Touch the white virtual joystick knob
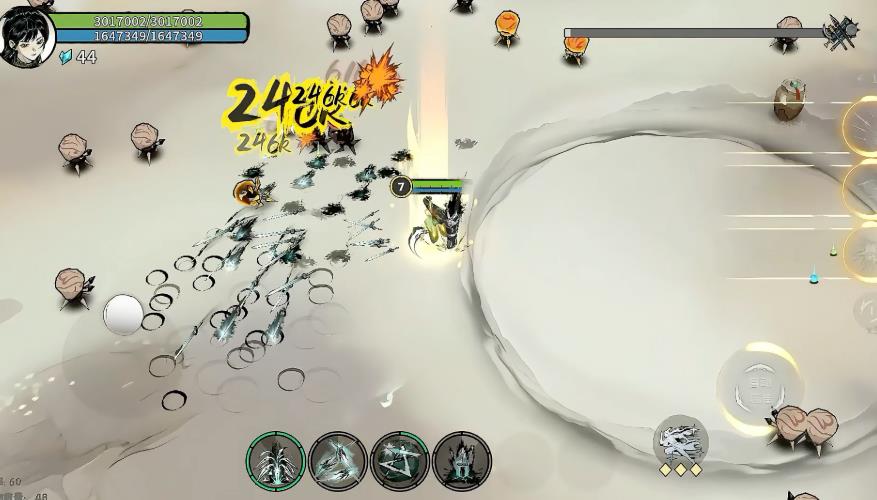The width and height of the screenshot is (877, 500). coord(123,314)
